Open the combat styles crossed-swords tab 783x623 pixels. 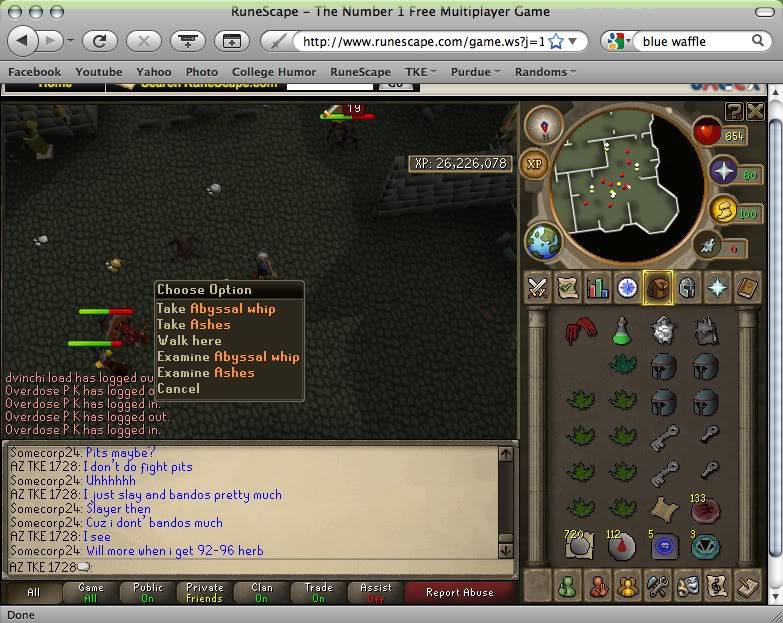pos(538,288)
